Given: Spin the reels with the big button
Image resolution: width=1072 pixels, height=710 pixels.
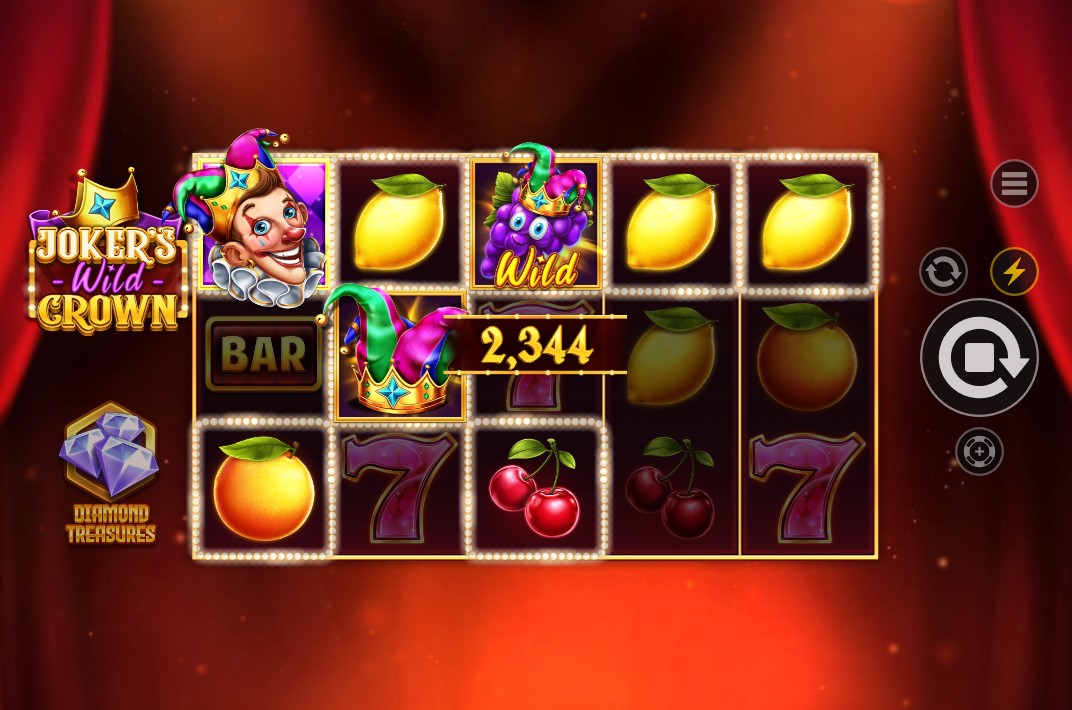Looking at the screenshot, I should click(979, 358).
